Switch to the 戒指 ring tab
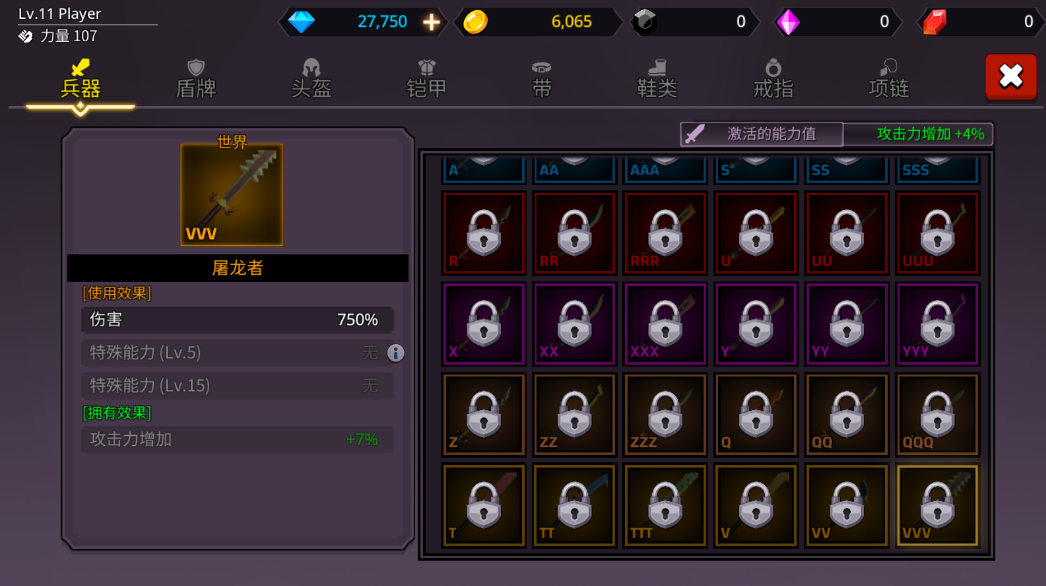The width and height of the screenshot is (1046, 586). point(773,78)
